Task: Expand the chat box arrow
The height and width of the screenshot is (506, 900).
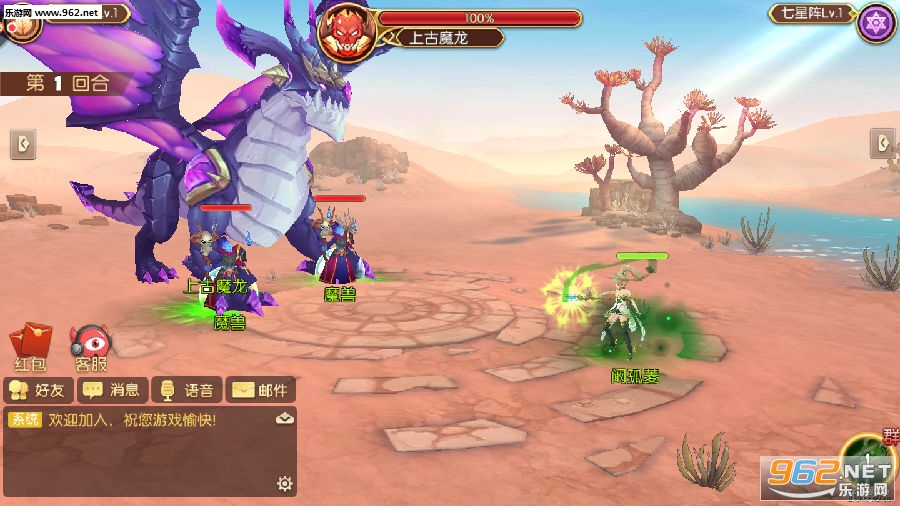Action: 285,419
